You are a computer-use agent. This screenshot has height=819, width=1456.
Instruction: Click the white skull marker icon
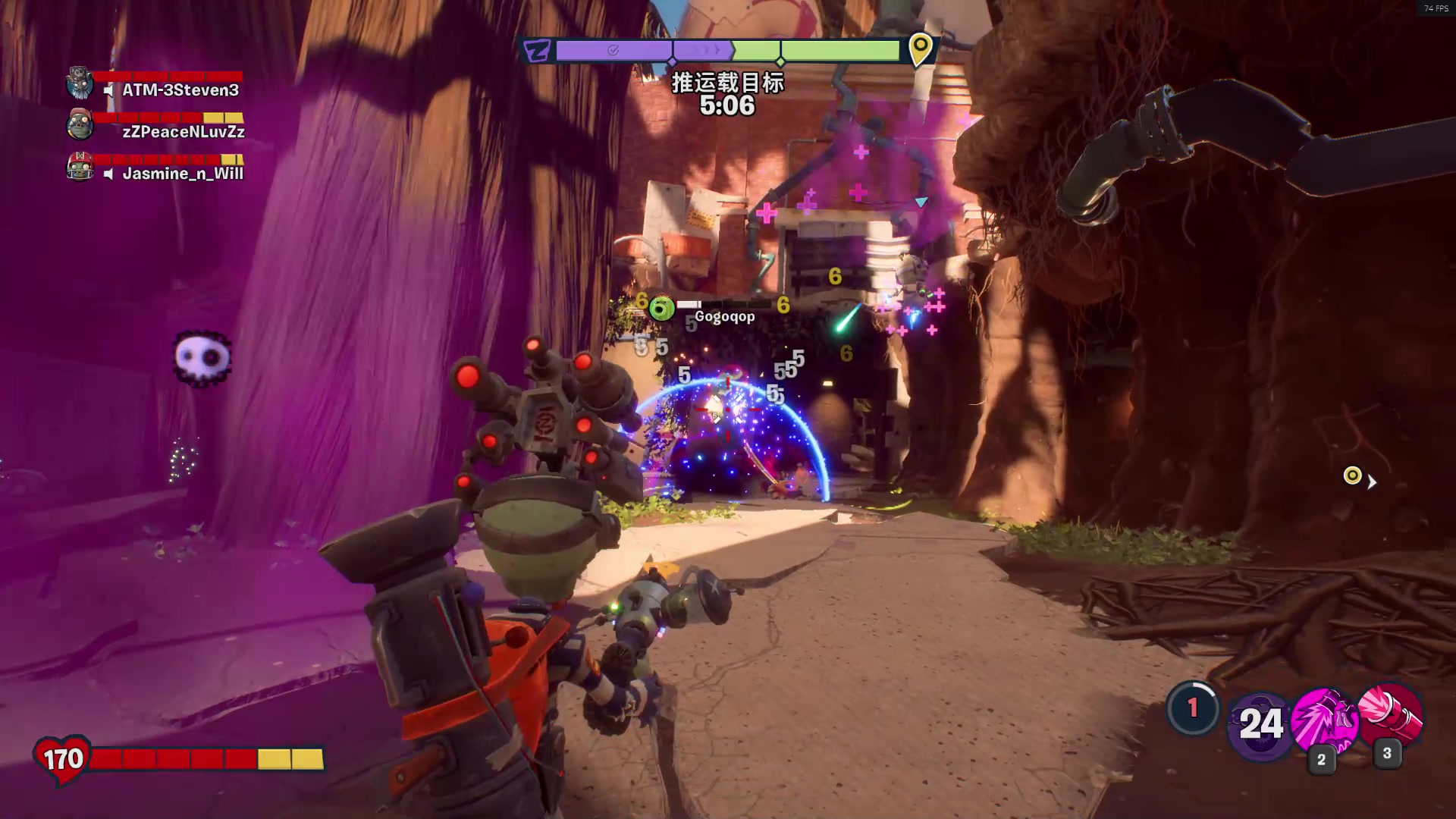point(202,357)
